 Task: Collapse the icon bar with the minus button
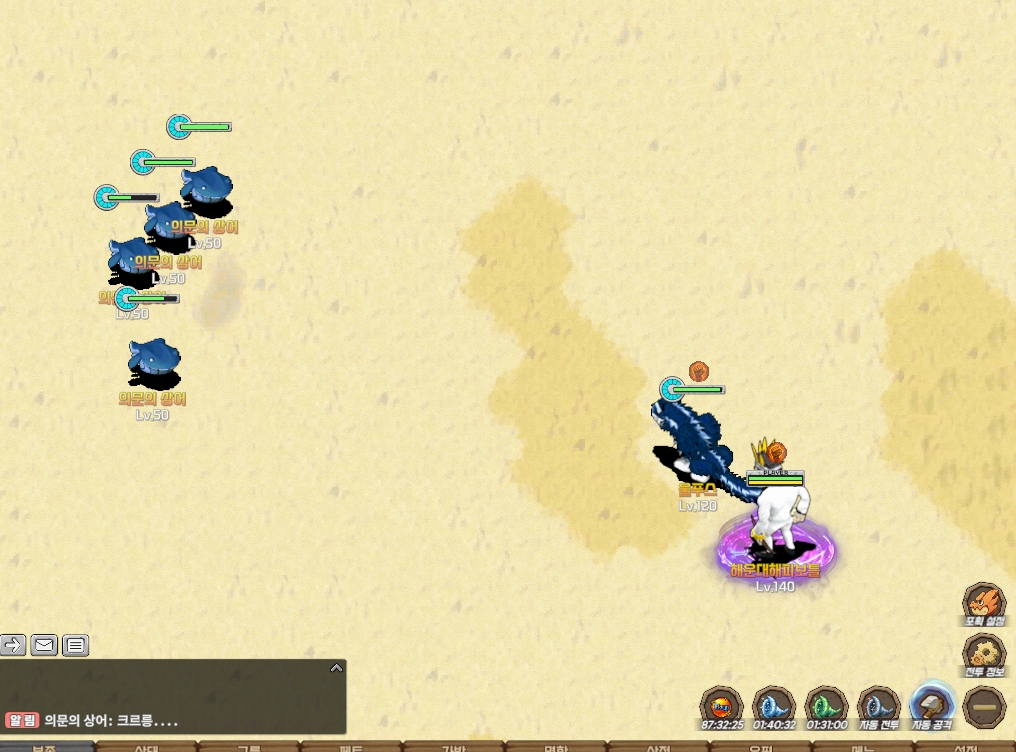click(984, 707)
